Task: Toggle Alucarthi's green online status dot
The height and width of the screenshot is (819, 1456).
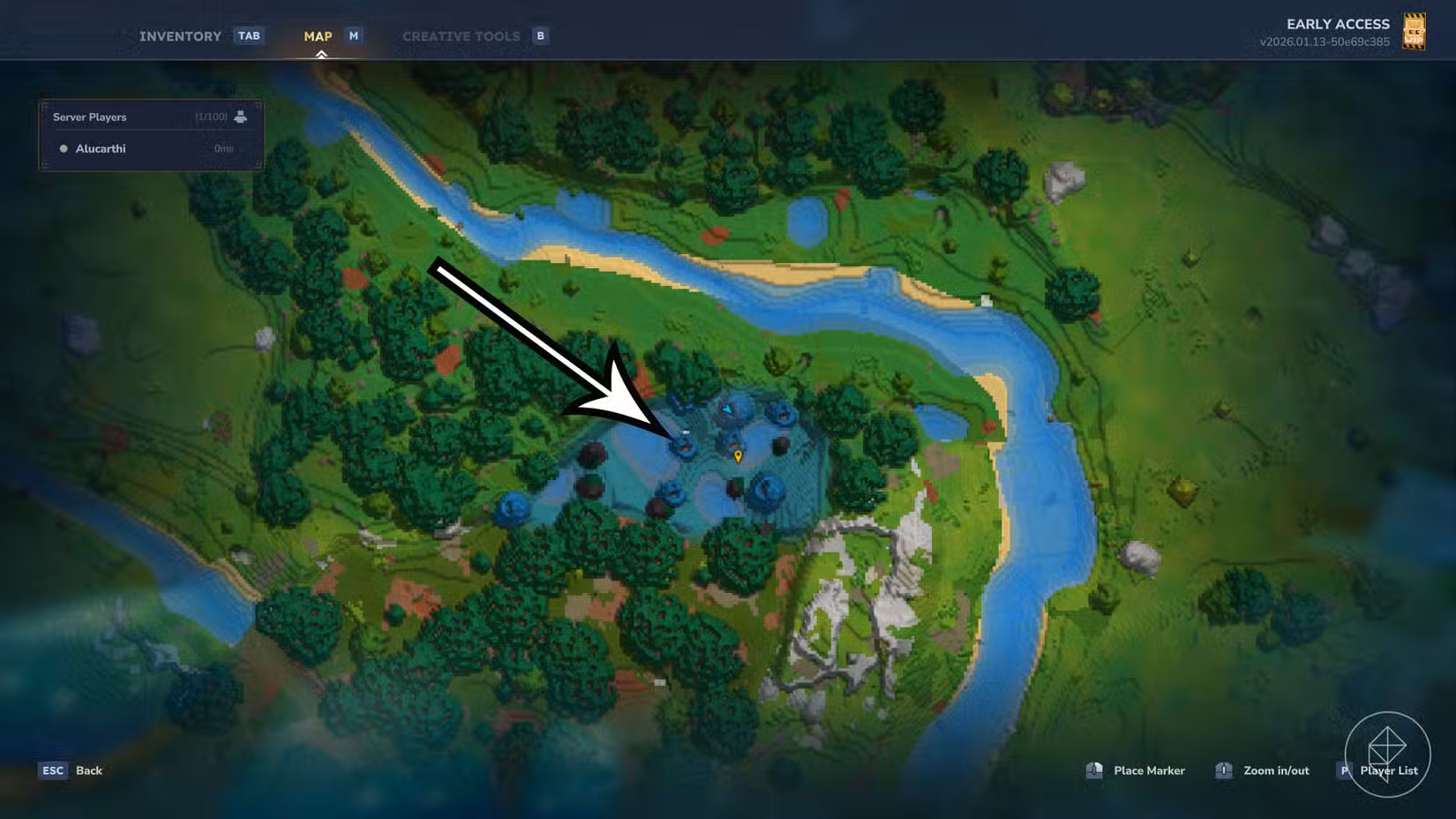Action: pyautogui.click(x=62, y=148)
